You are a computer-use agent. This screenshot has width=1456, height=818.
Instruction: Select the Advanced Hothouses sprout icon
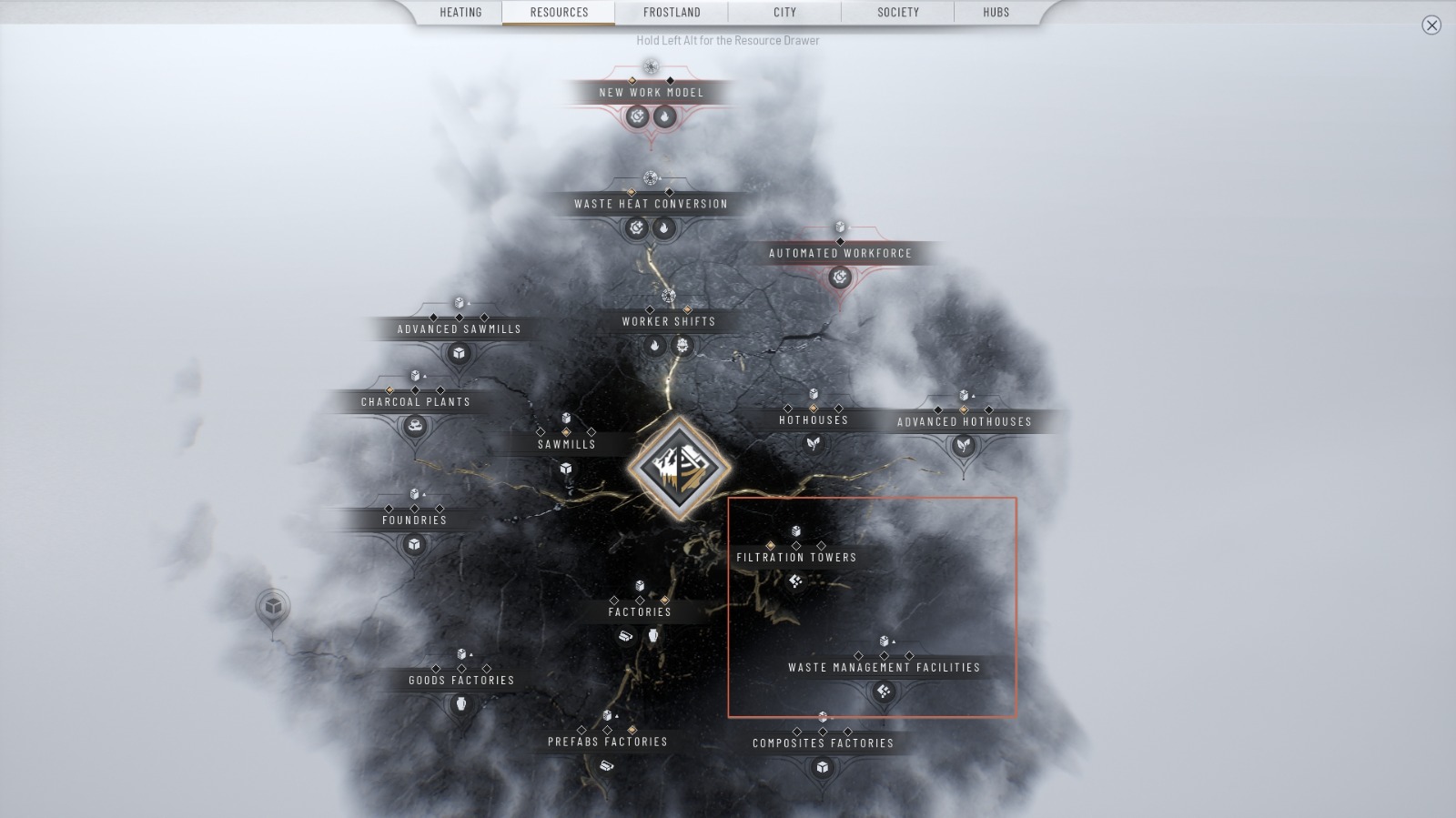962,445
